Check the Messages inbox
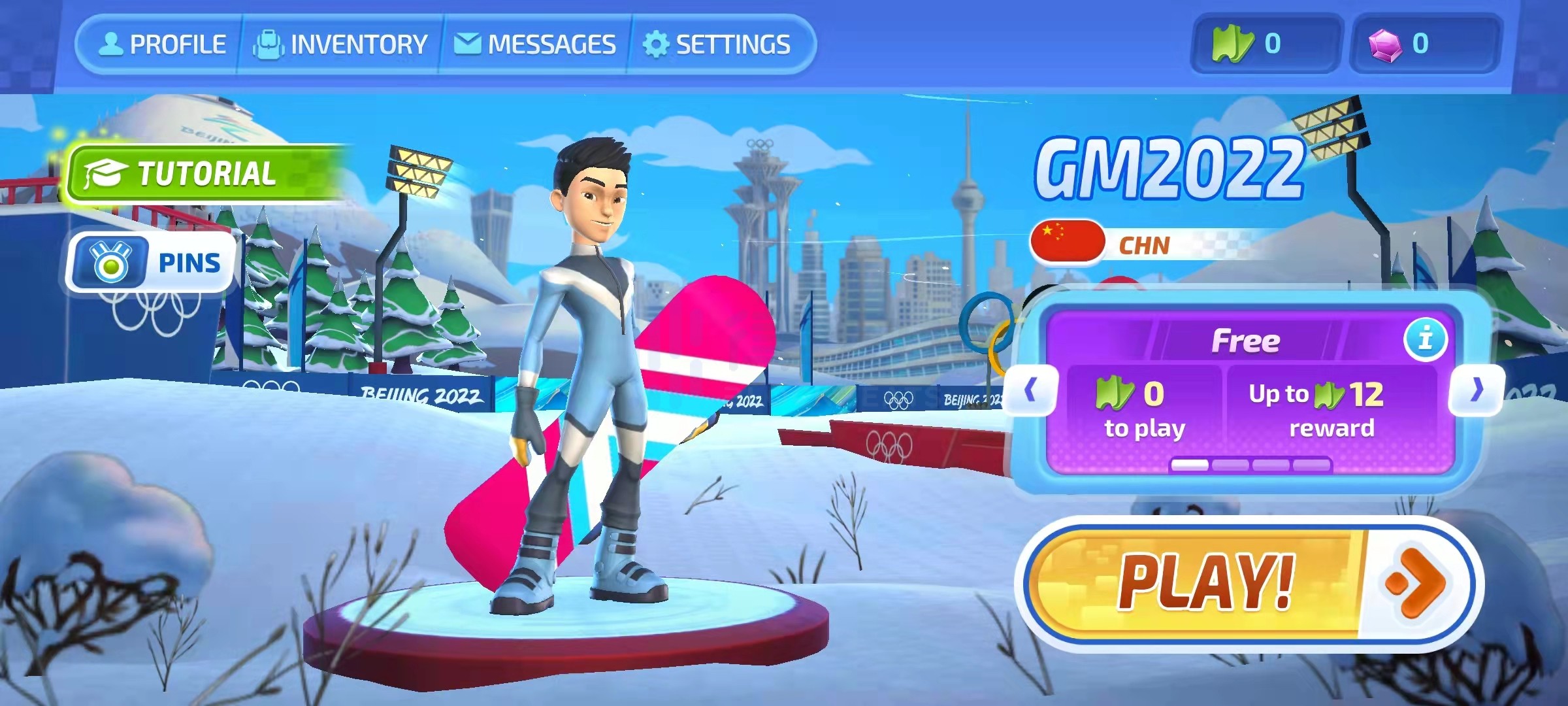Screen dimensions: 1568x706 pos(535,44)
